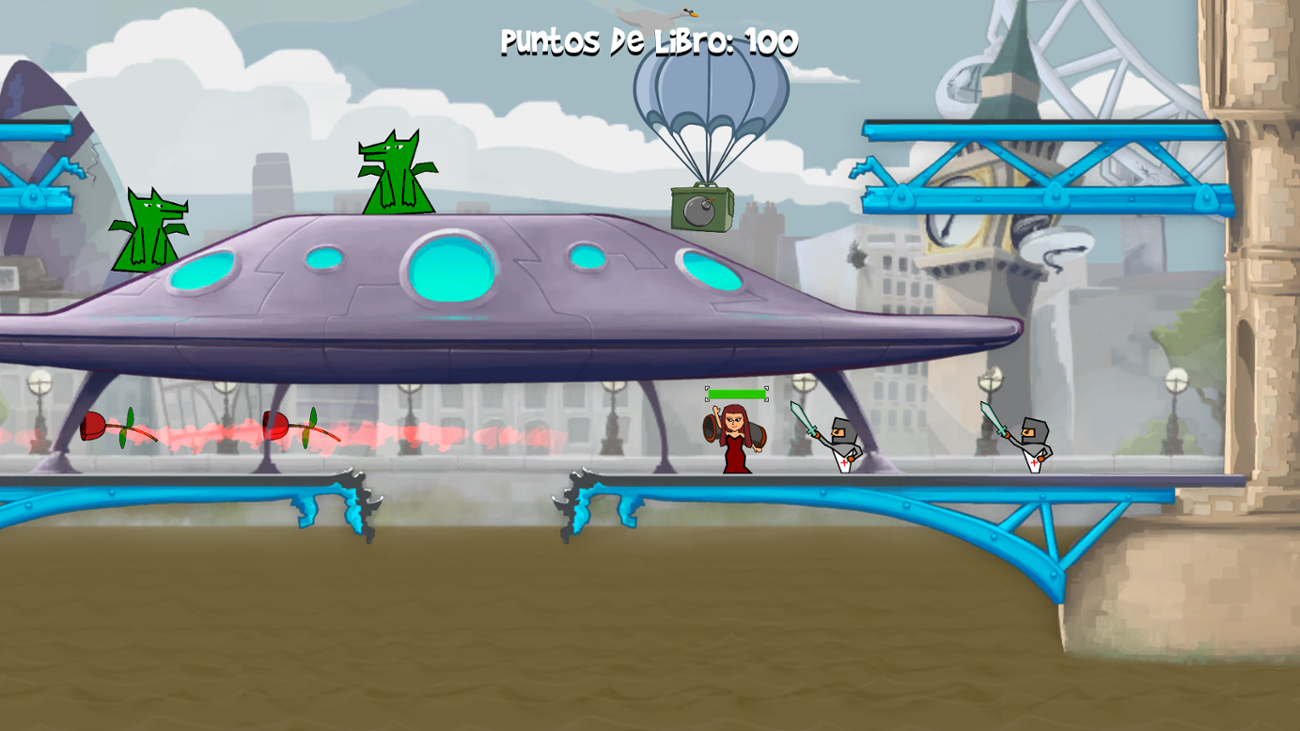Click the heroine in the red dress
Screen dimensions: 1300x731
pyautogui.click(x=735, y=440)
